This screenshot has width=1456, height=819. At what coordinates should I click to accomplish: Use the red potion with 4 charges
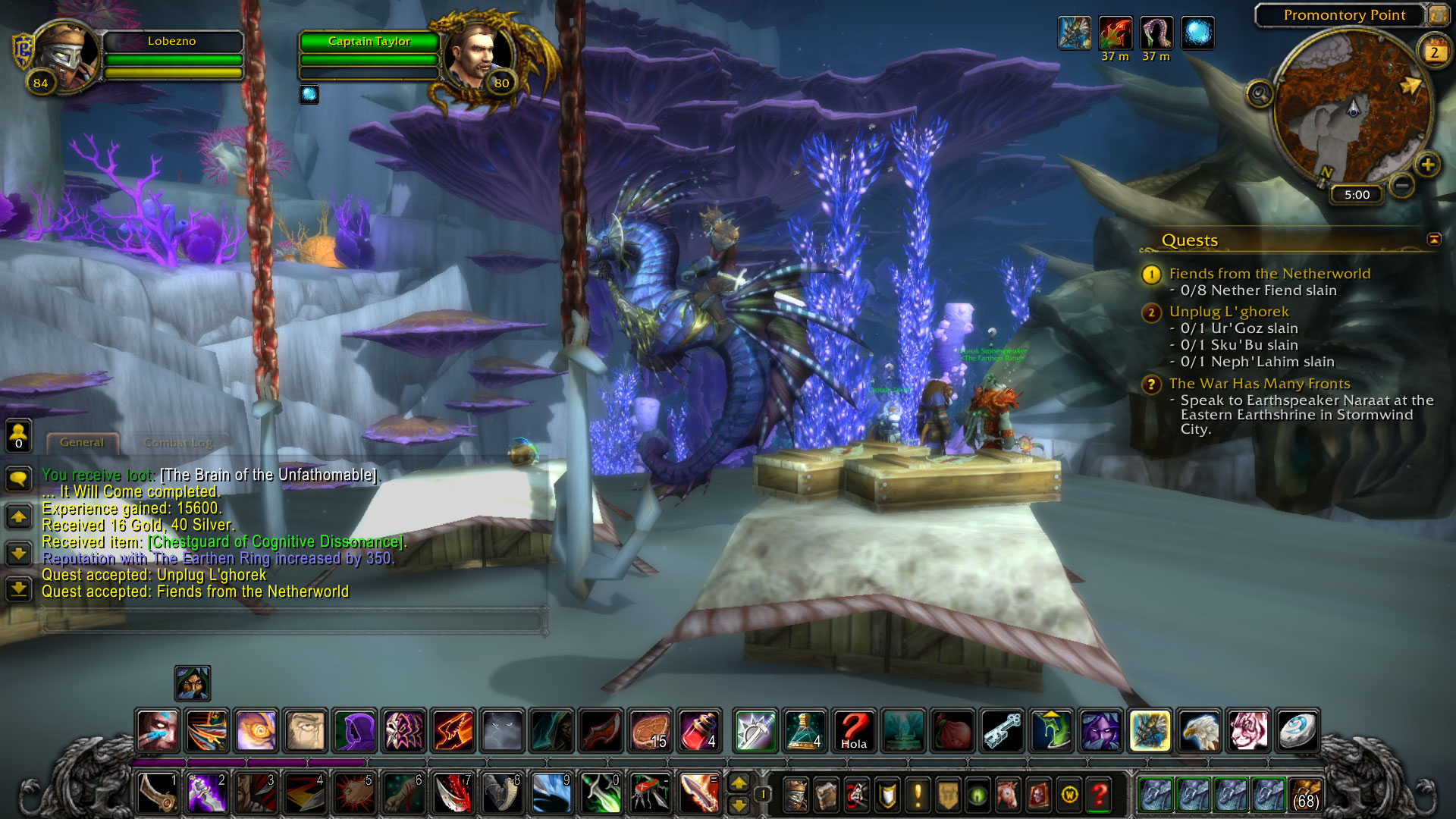click(698, 730)
